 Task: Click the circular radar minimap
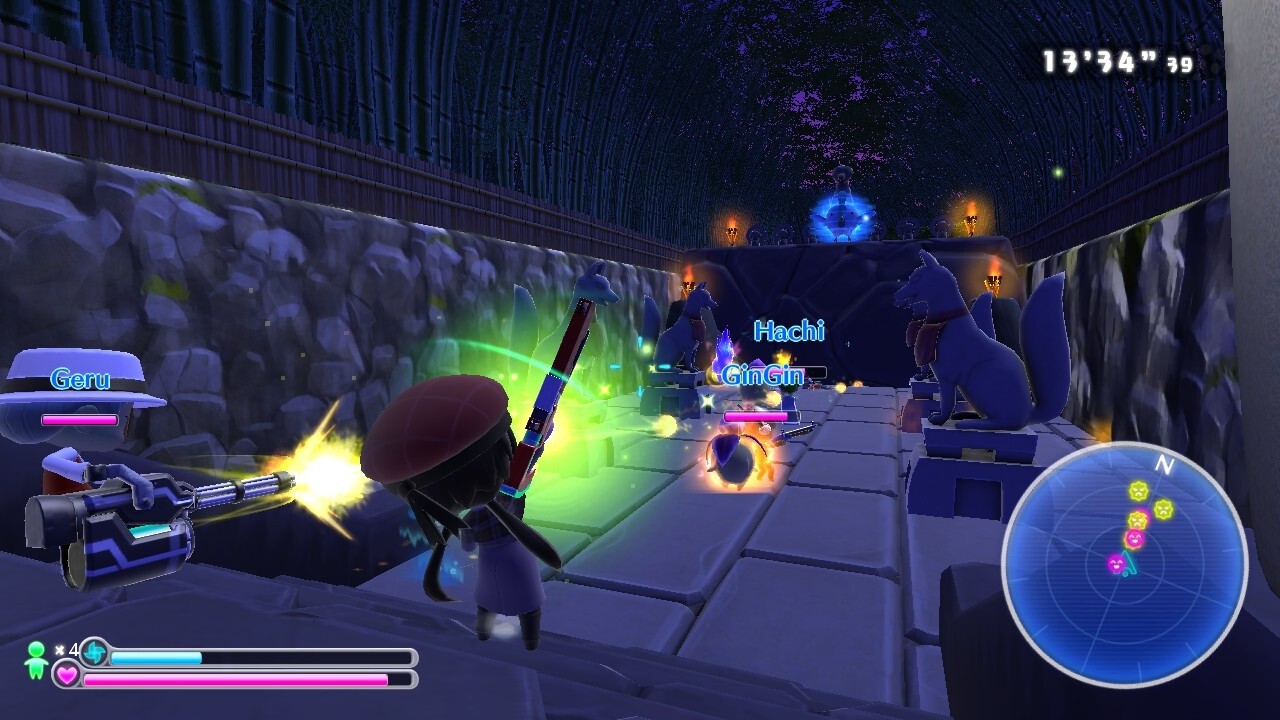click(1124, 565)
